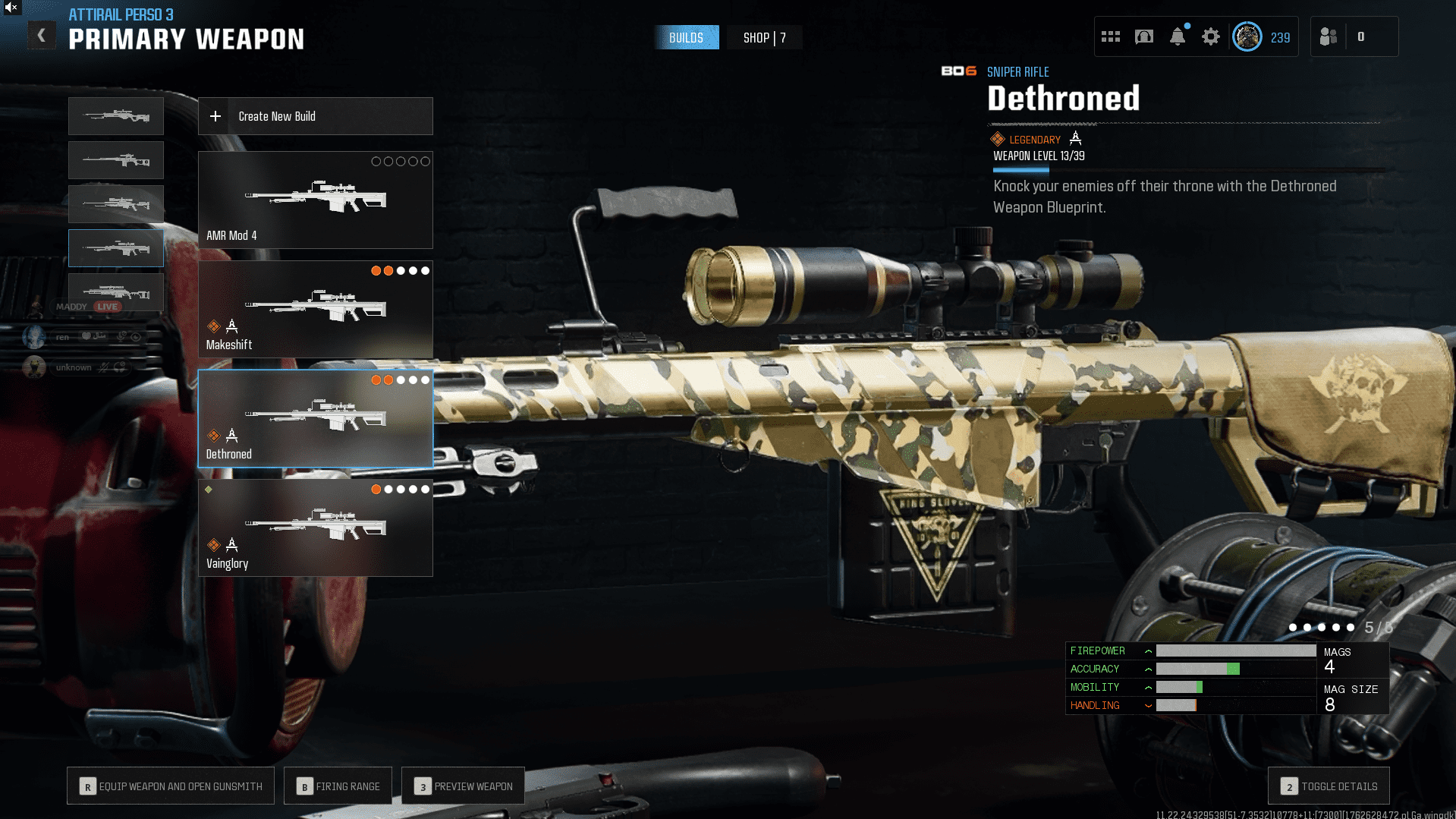The height and width of the screenshot is (819, 1456).
Task: Enter the Firing Range
Action: 338,786
